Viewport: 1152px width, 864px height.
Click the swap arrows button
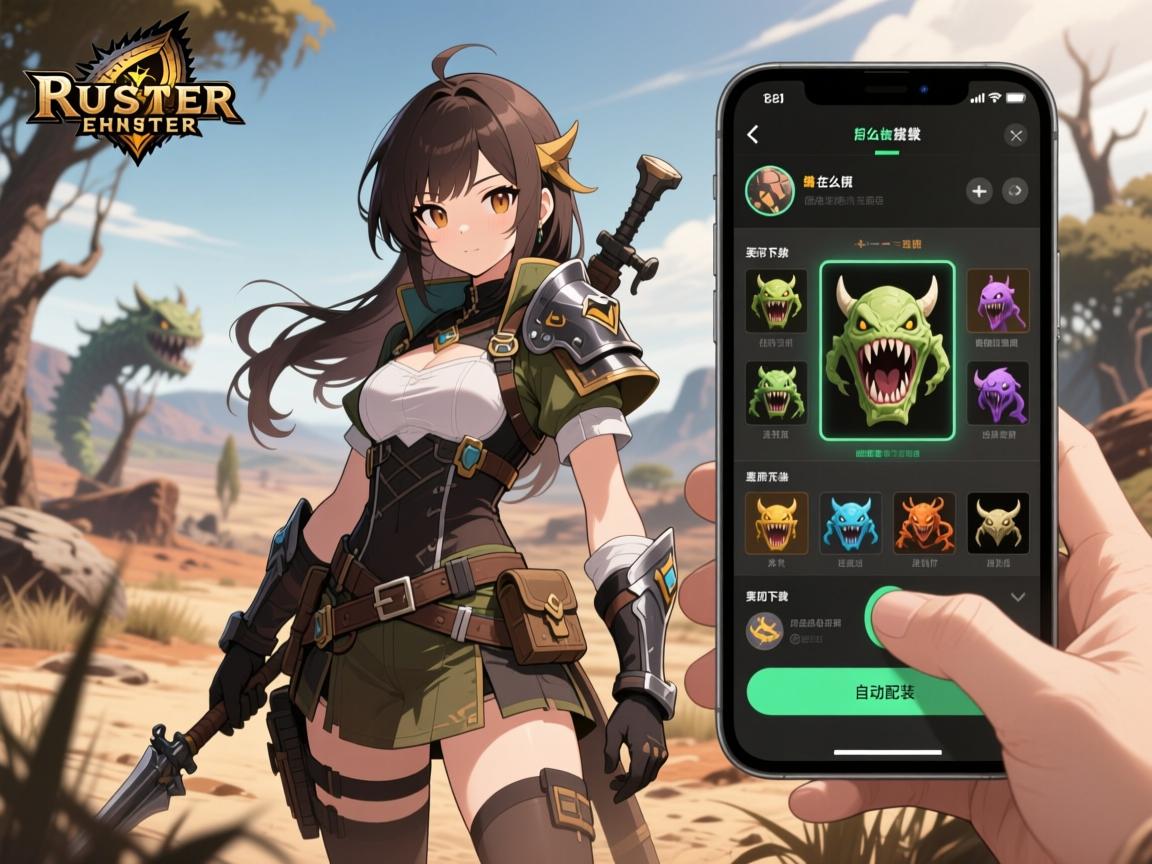(x=1015, y=191)
